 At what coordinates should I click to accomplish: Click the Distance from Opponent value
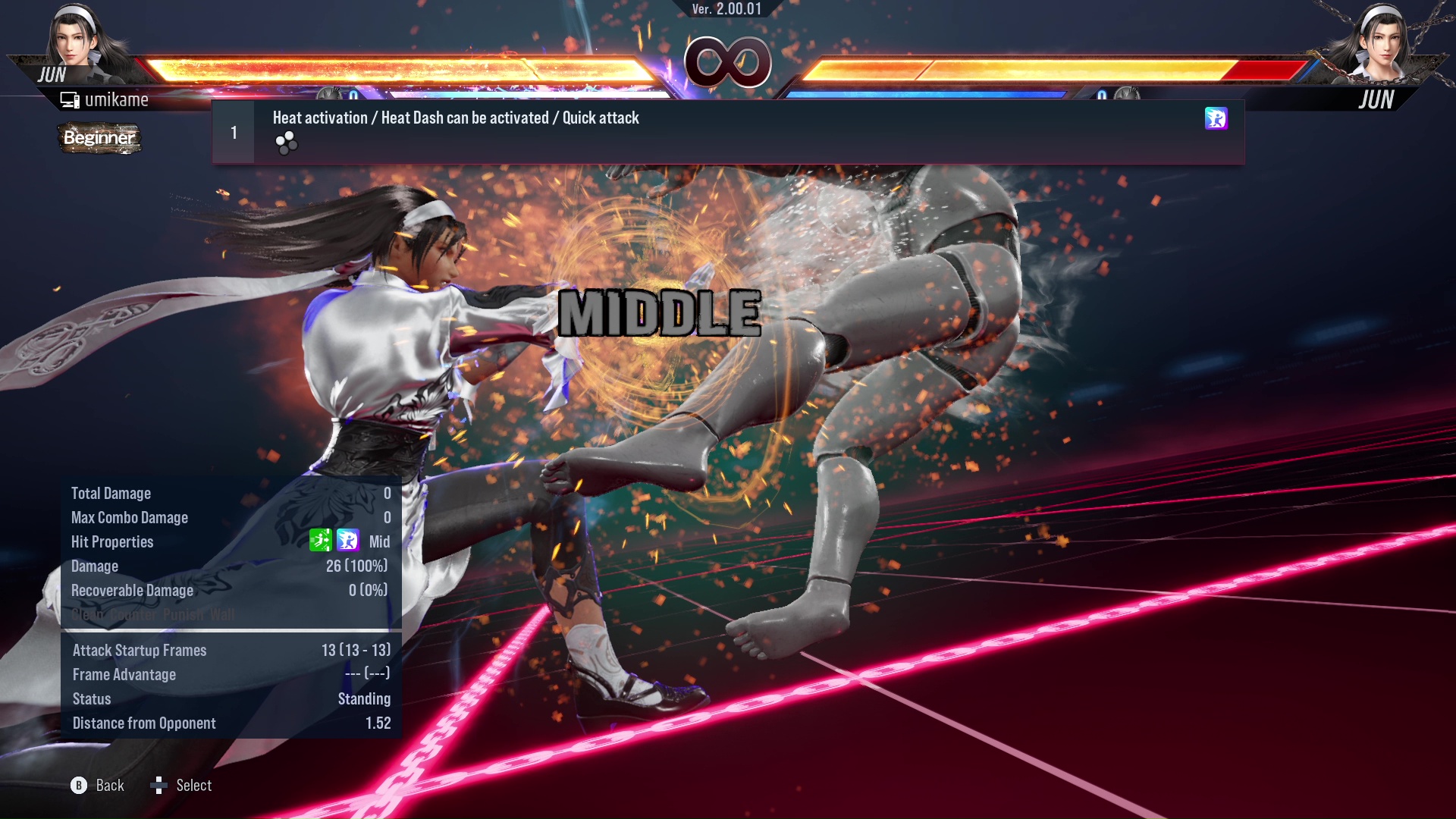(377, 723)
